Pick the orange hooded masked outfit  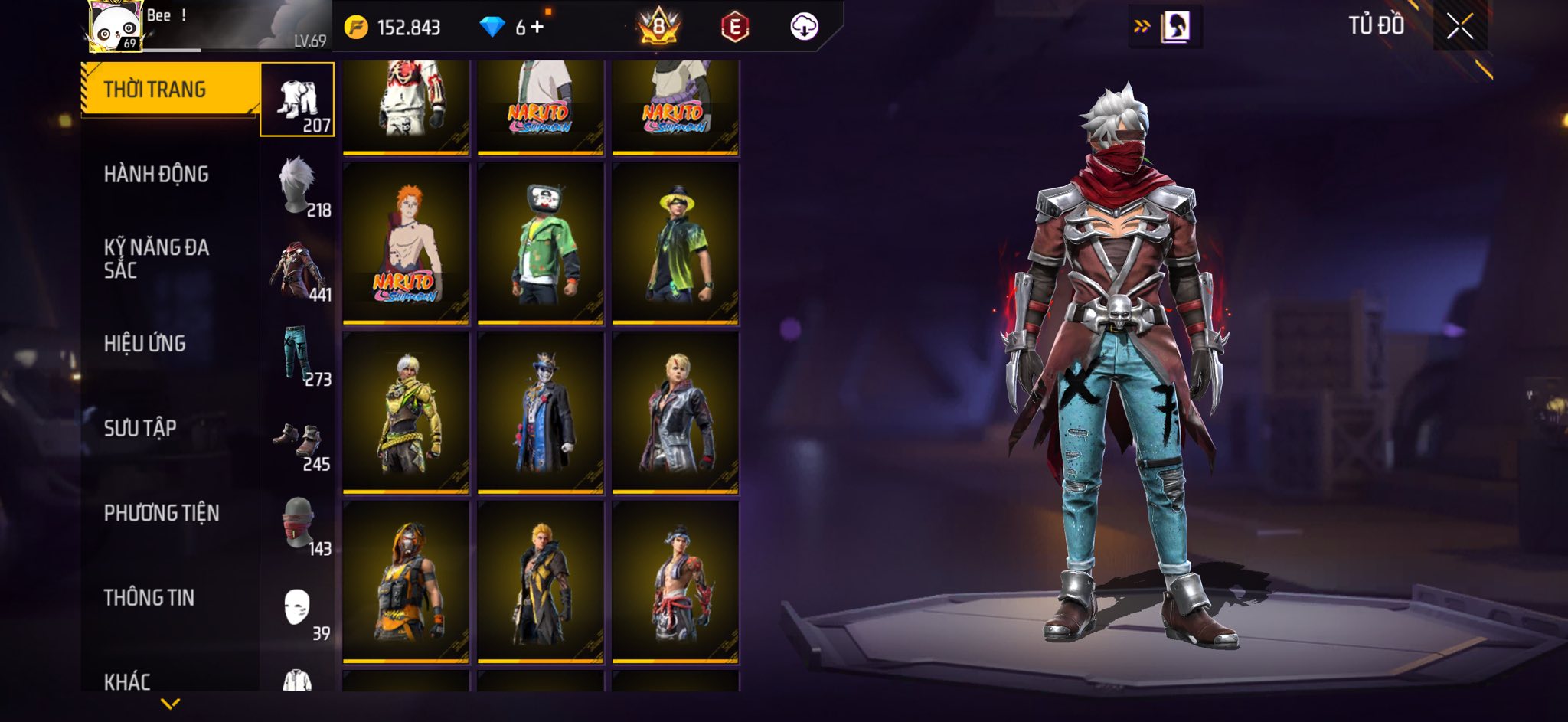click(406, 582)
